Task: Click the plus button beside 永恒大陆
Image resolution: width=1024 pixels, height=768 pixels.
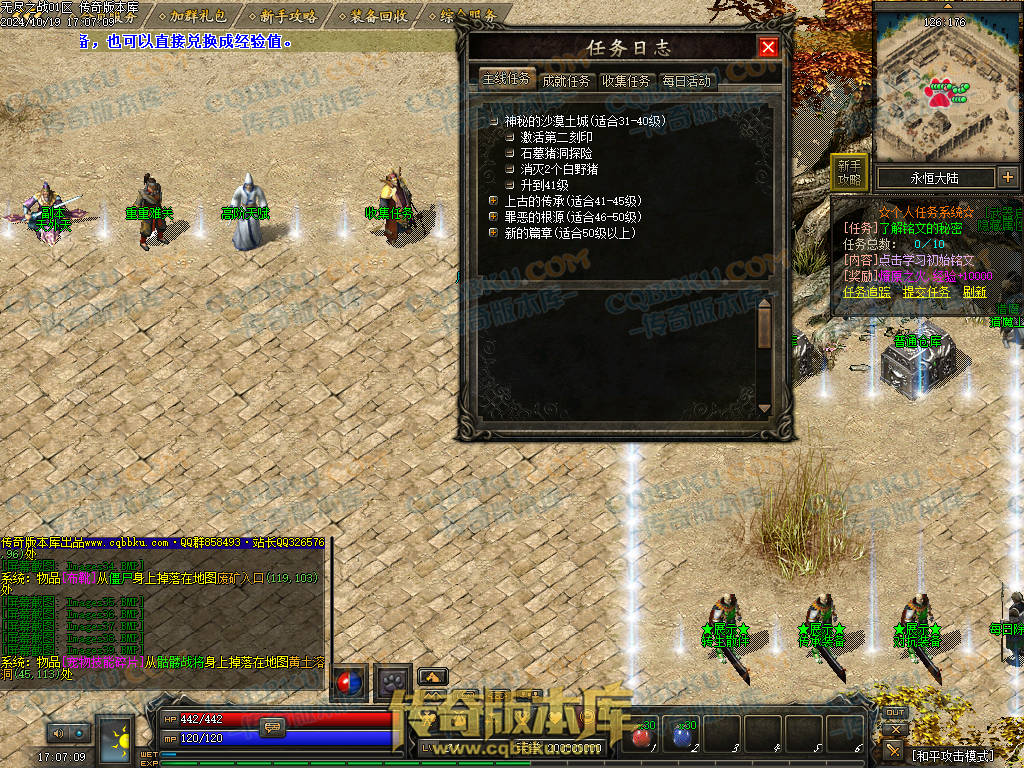Action: pos(1007,177)
